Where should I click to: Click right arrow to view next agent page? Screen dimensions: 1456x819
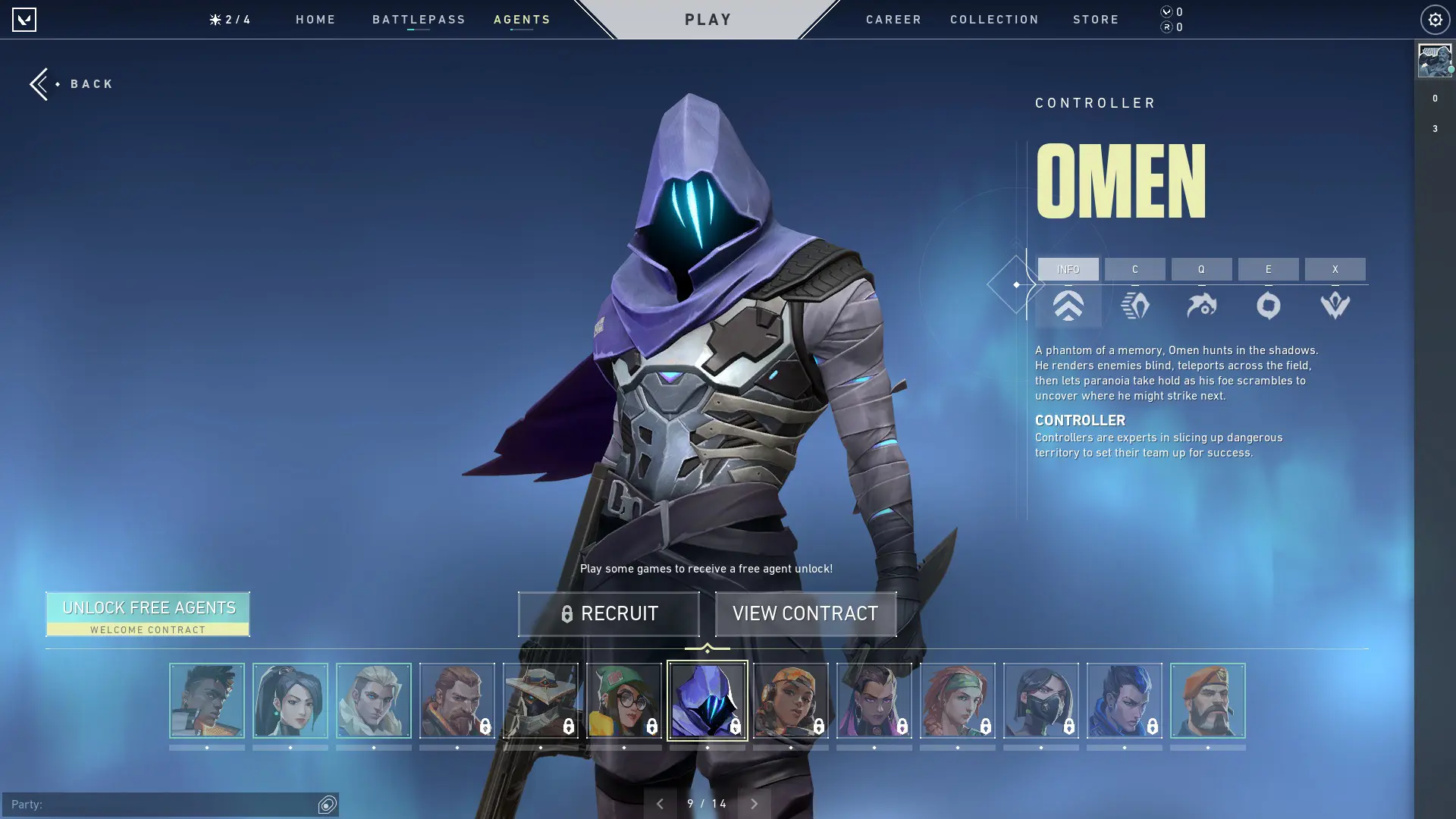[x=755, y=802]
